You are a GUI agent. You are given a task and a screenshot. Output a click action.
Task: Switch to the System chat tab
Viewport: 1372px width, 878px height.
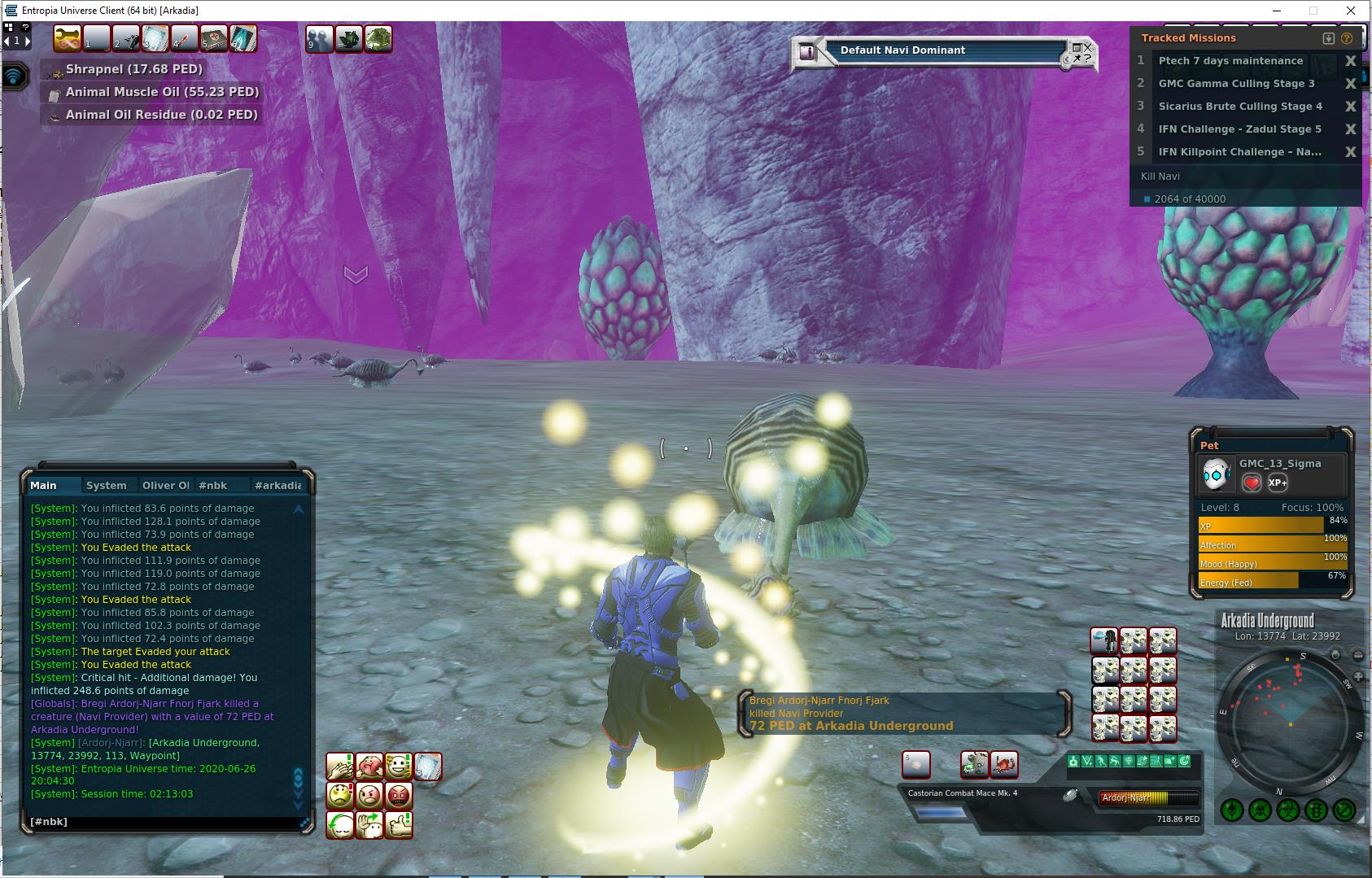point(107,486)
